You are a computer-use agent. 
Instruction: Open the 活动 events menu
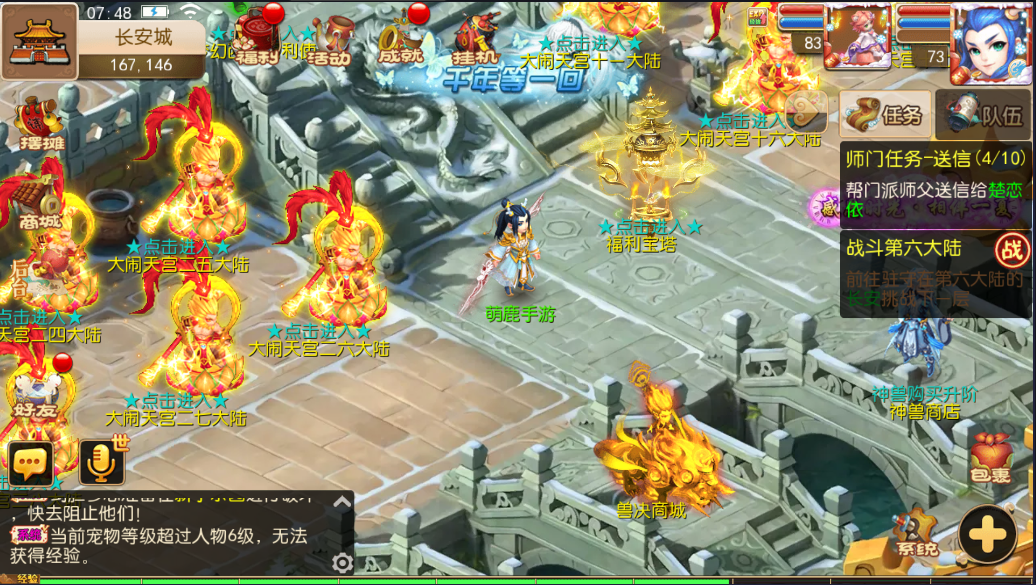point(330,40)
